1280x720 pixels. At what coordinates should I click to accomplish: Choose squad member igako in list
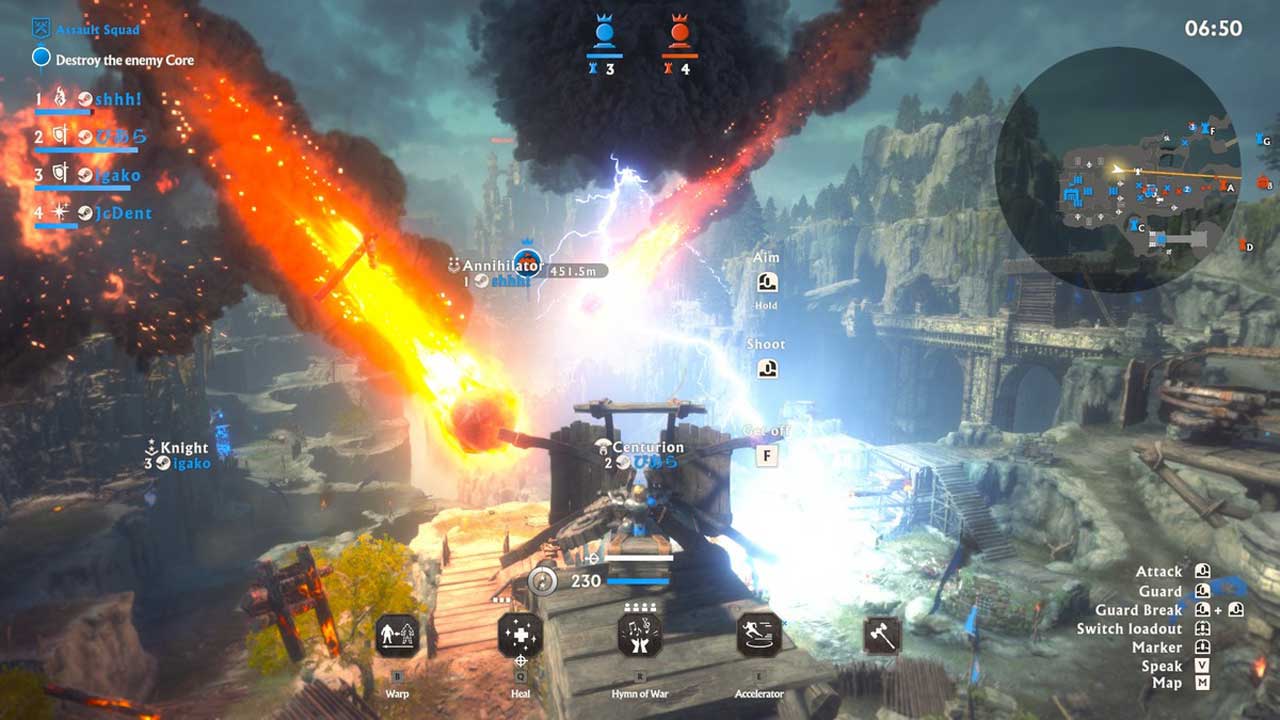pyautogui.click(x=118, y=176)
